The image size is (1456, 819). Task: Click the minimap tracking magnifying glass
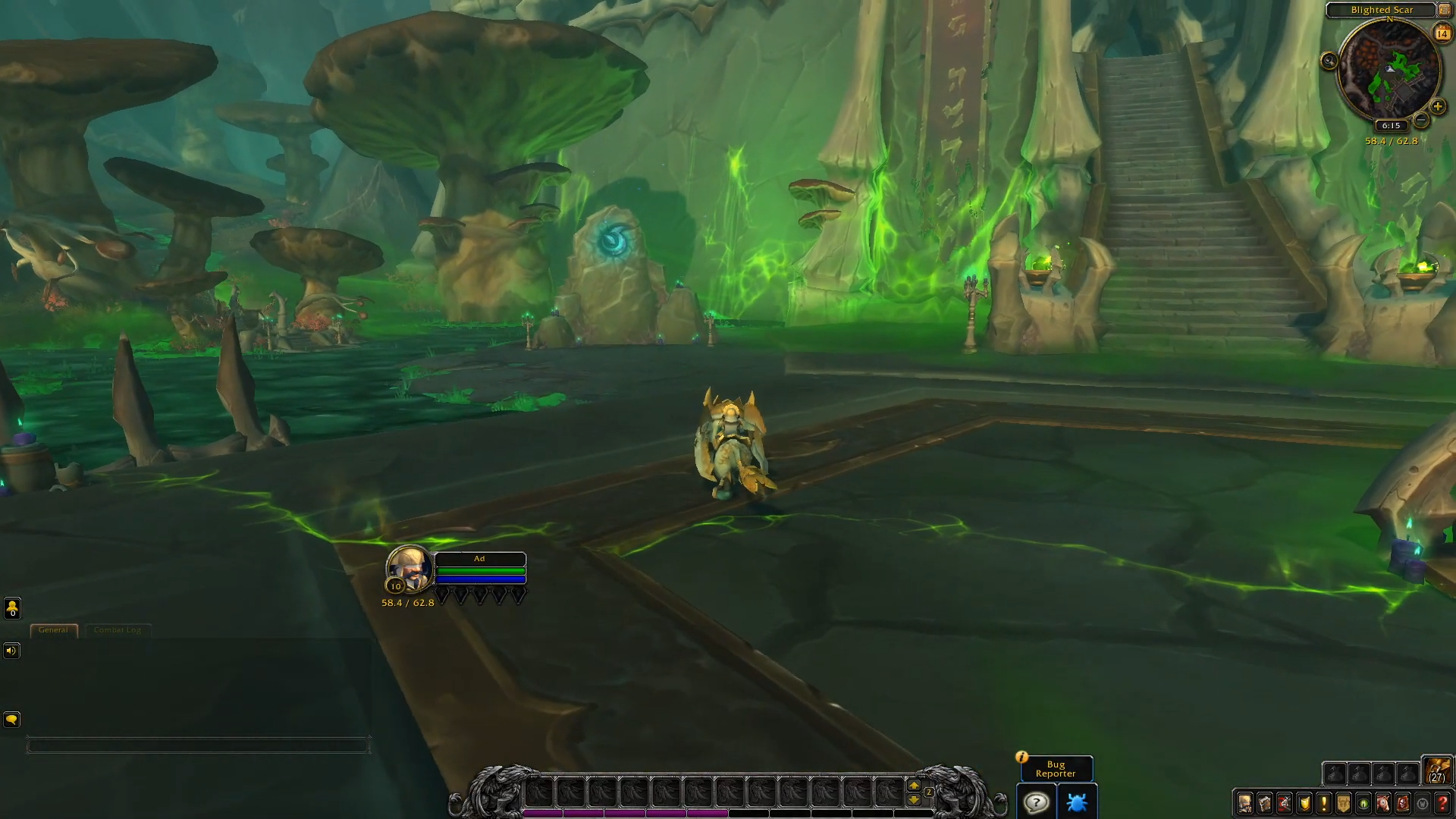point(1329,61)
